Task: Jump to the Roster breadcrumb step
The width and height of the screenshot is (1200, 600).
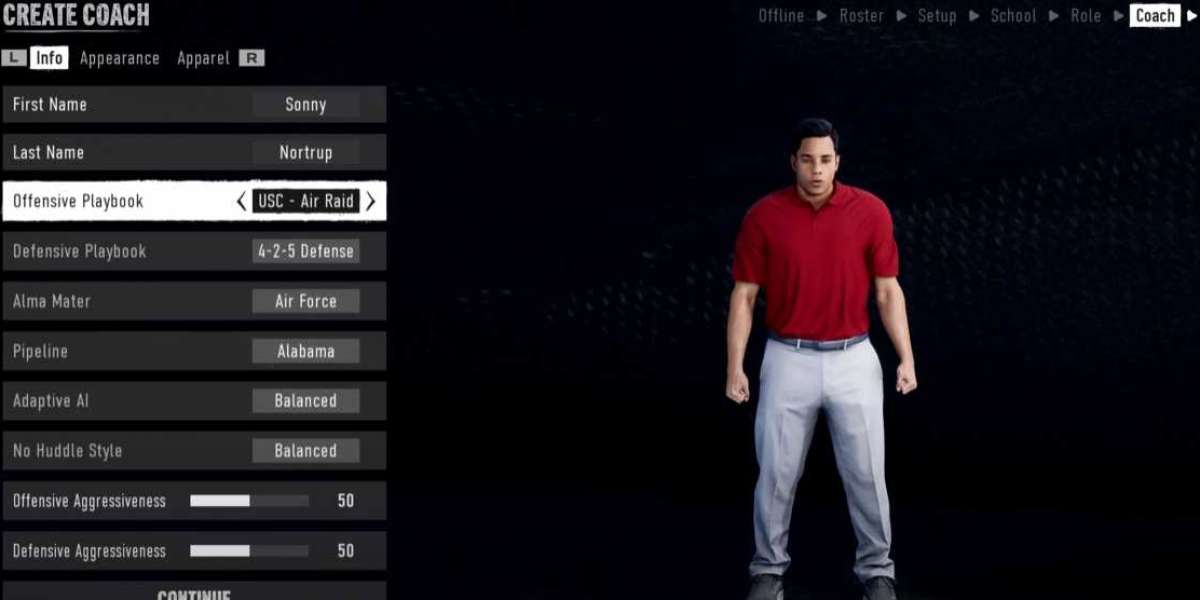Action: click(861, 15)
